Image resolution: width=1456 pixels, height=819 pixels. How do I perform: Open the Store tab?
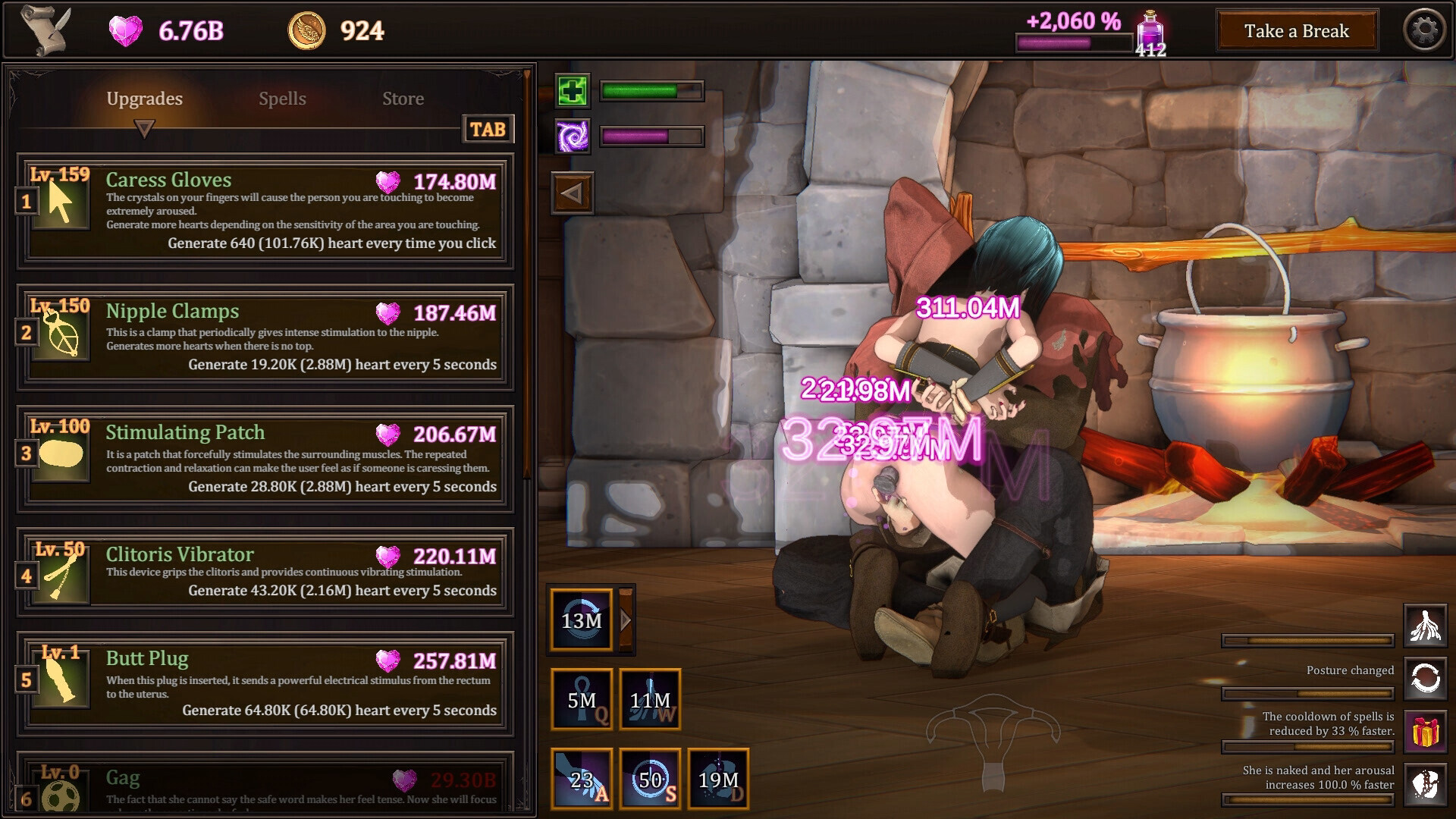coord(403,99)
